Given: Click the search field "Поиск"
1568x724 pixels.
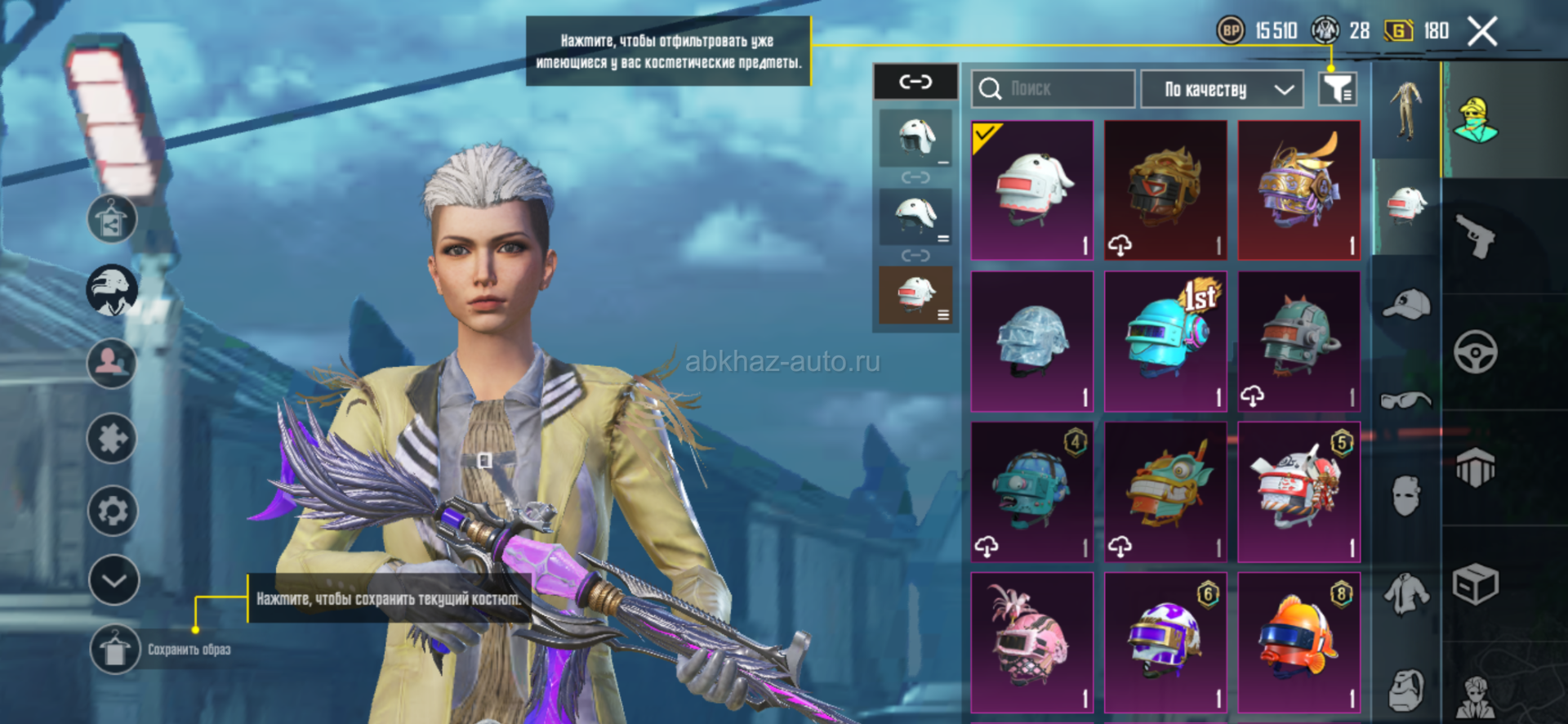Looking at the screenshot, I should coord(1053,89).
